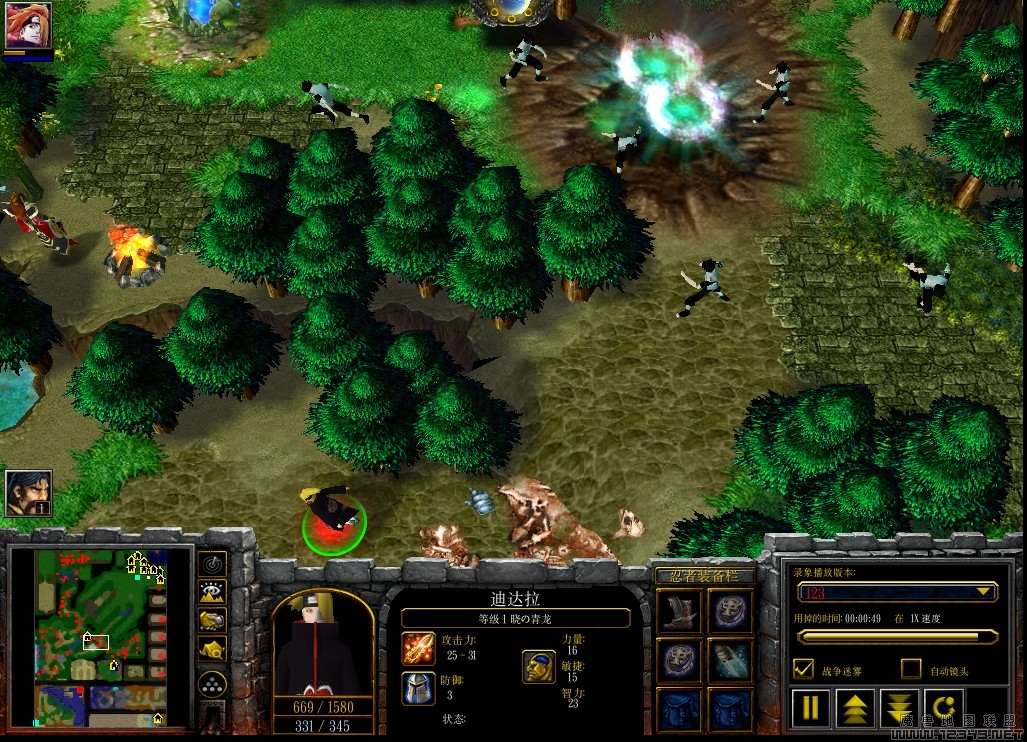Select the boots item in the inventory

[680, 610]
